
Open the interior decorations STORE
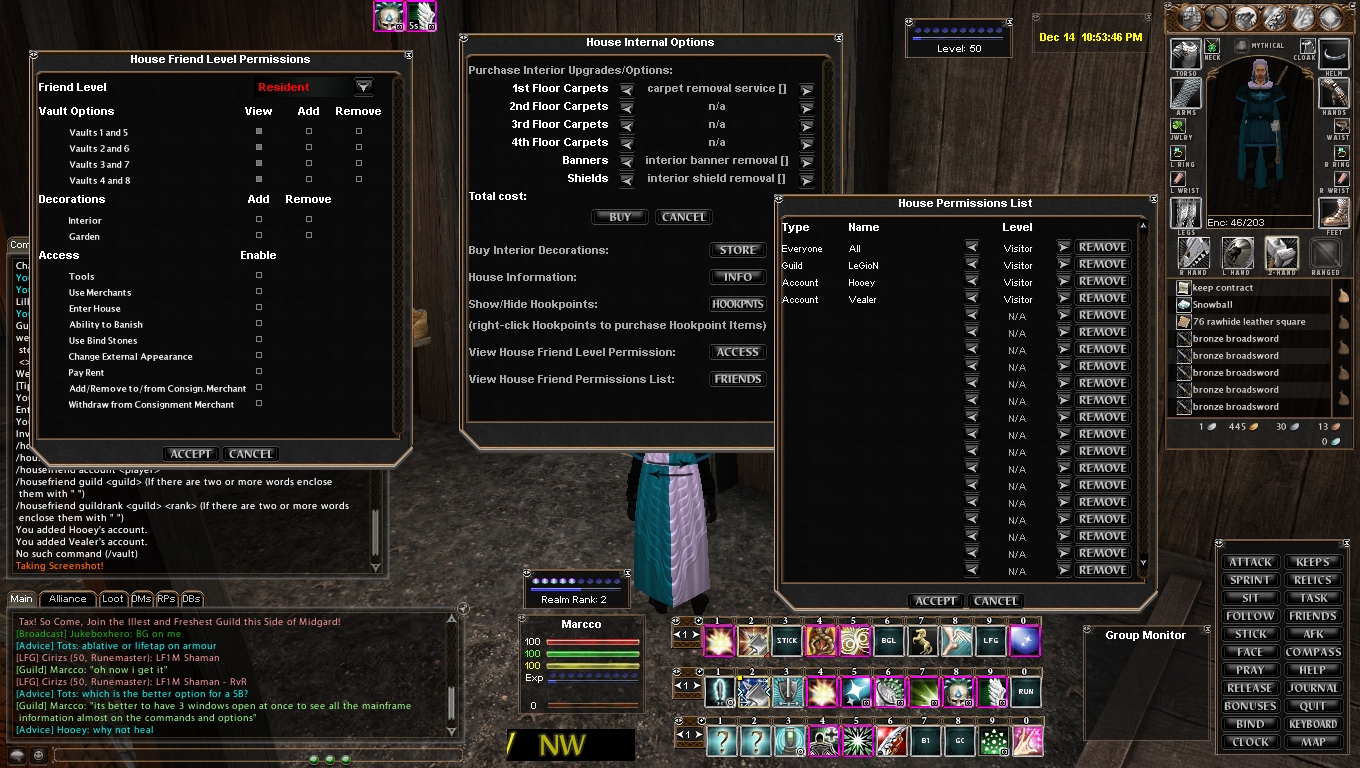738,250
